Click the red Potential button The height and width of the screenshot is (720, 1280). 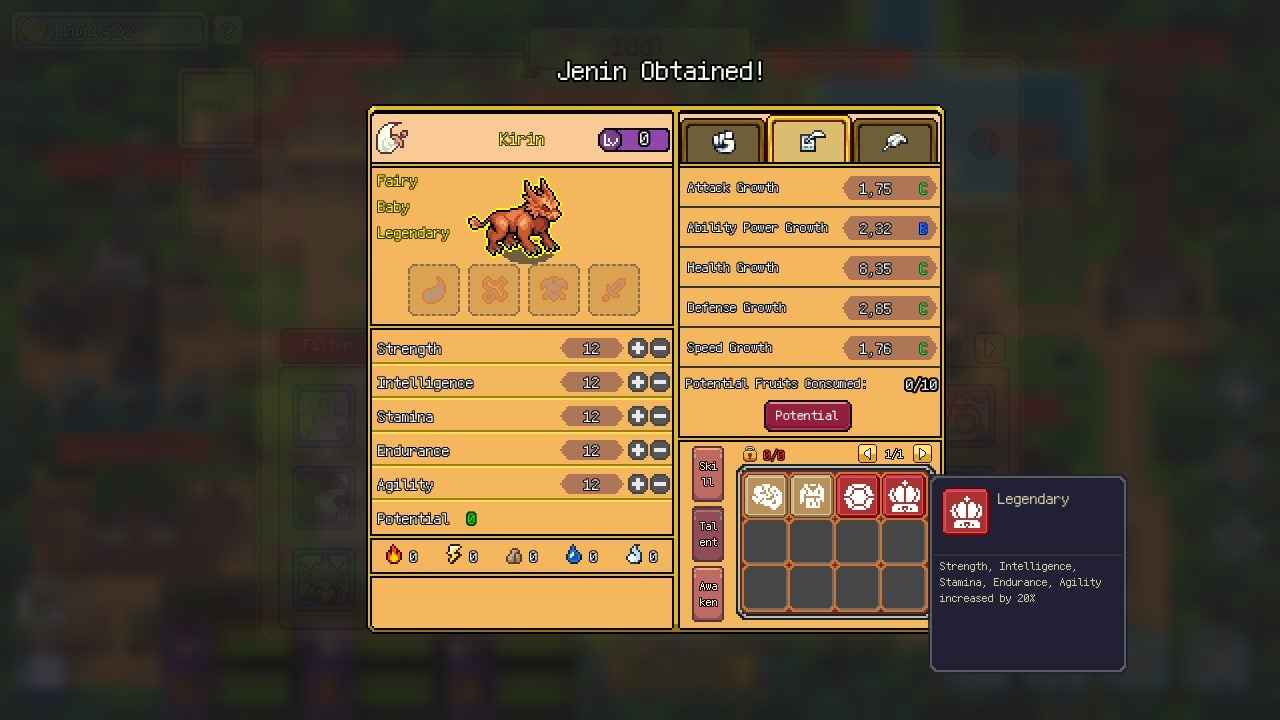click(807, 416)
